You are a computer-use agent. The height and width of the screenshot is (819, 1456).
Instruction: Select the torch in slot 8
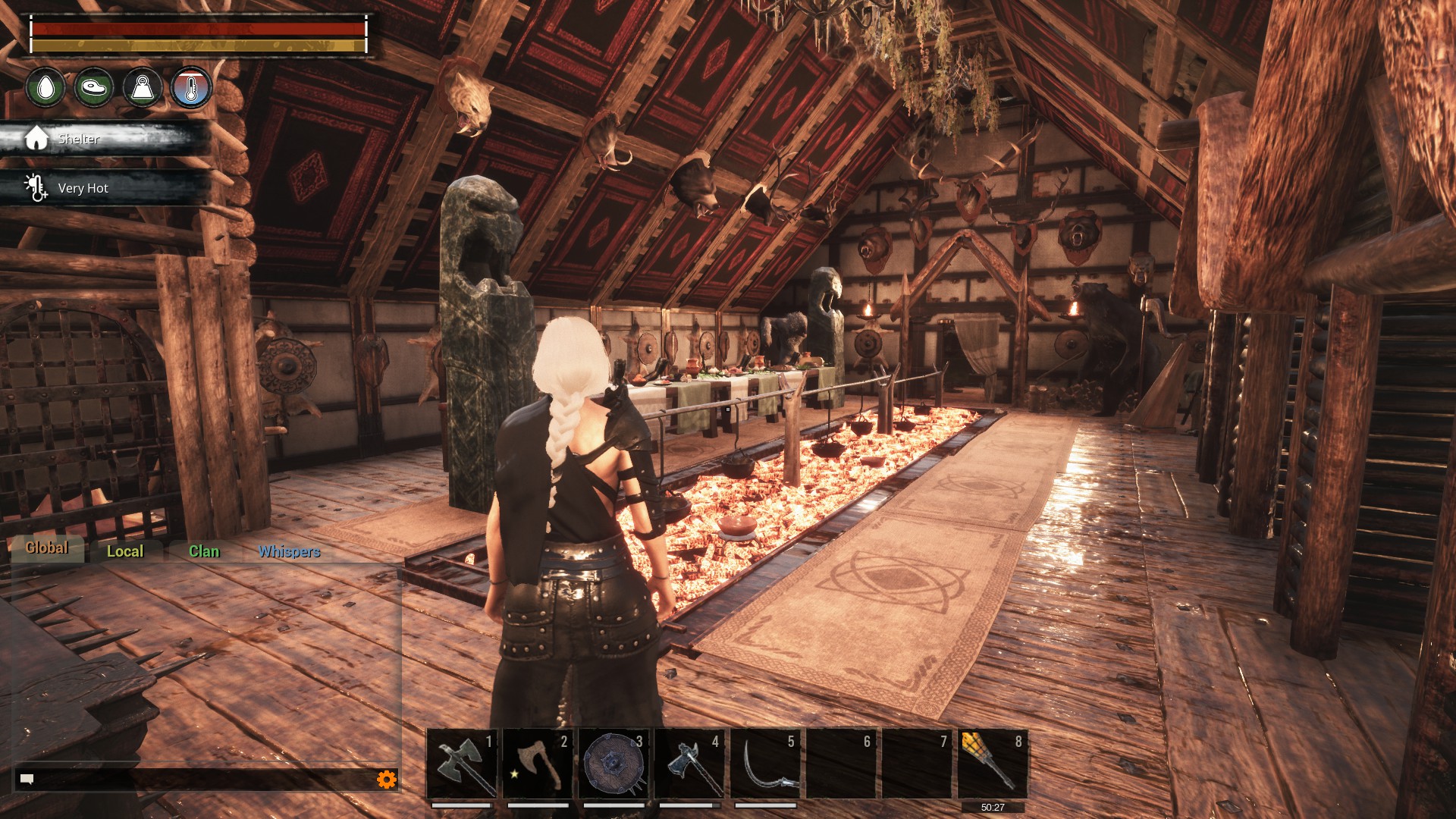(993, 764)
